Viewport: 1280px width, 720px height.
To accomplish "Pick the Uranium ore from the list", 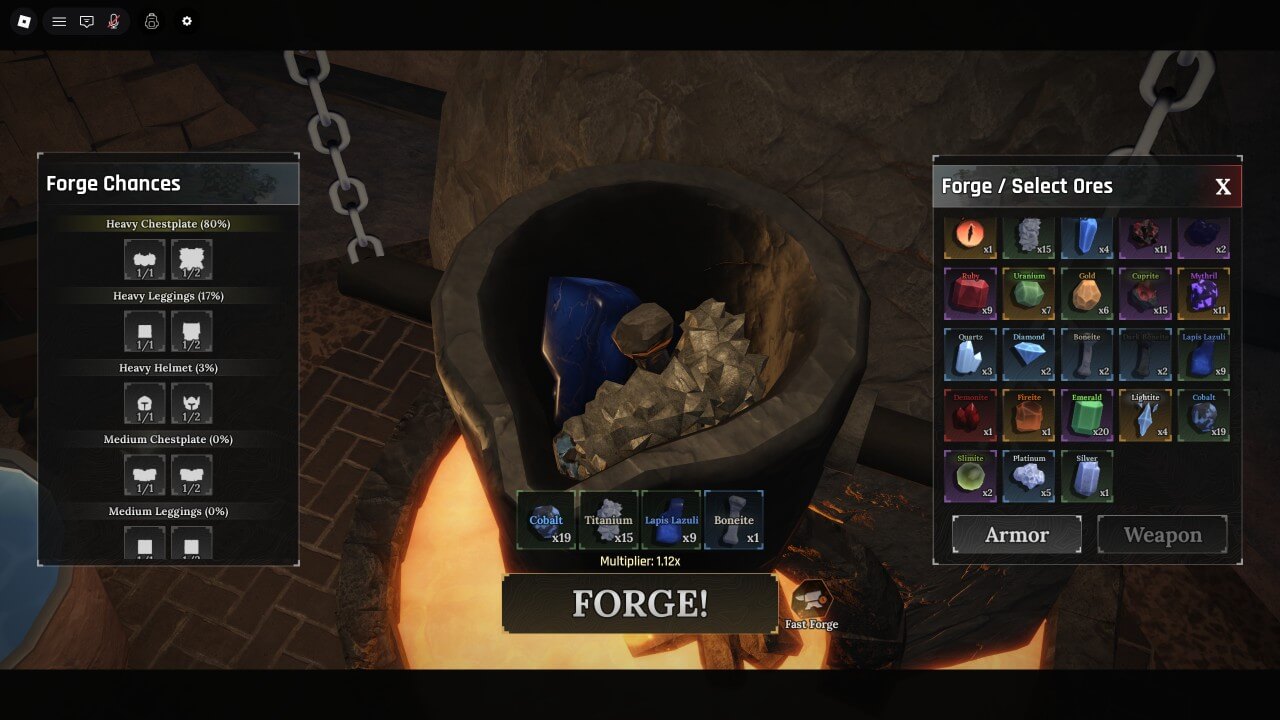I will (x=1028, y=294).
